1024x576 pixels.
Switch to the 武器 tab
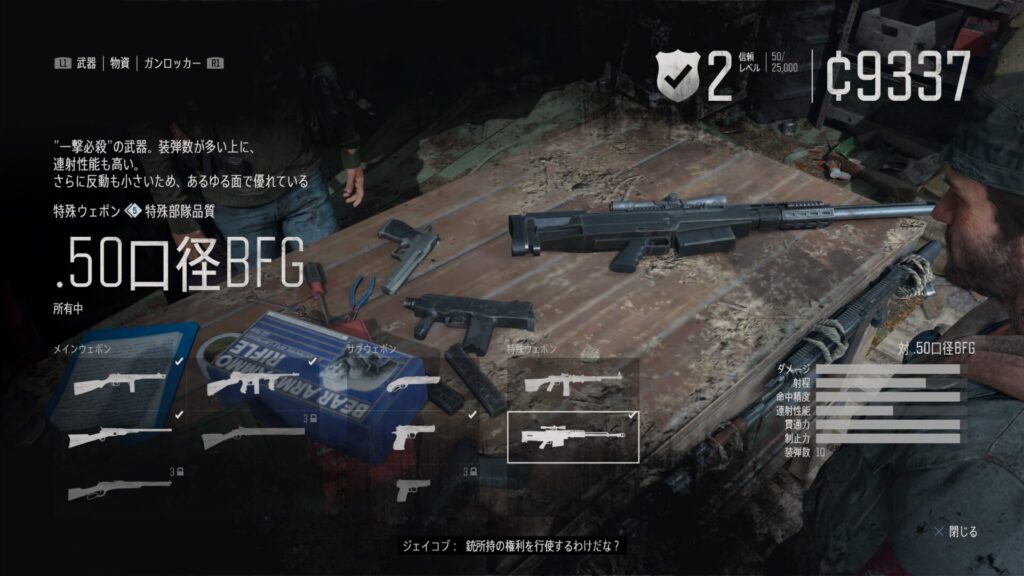point(89,63)
